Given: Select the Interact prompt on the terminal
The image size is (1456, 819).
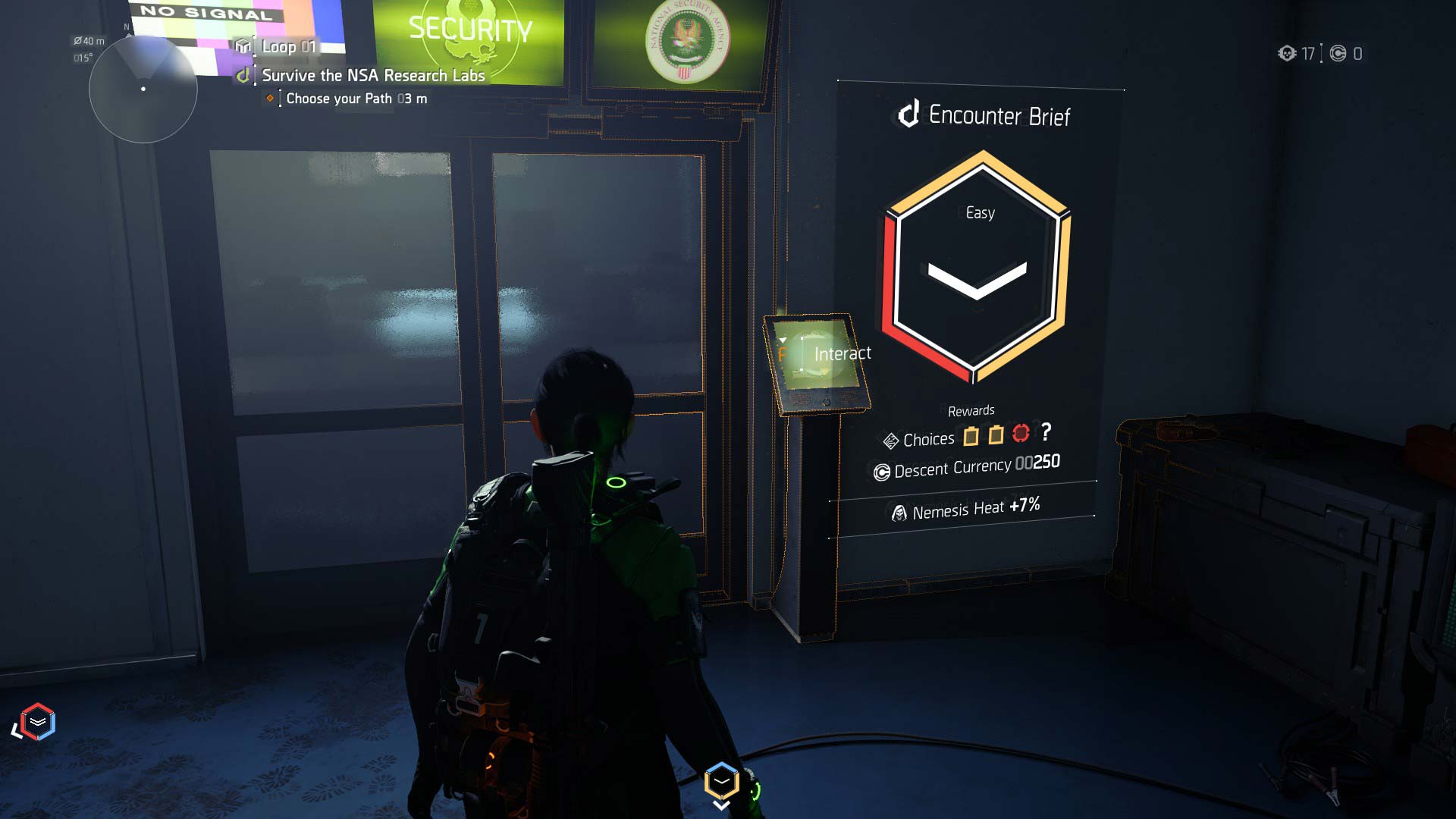Looking at the screenshot, I should pyautogui.click(x=842, y=354).
